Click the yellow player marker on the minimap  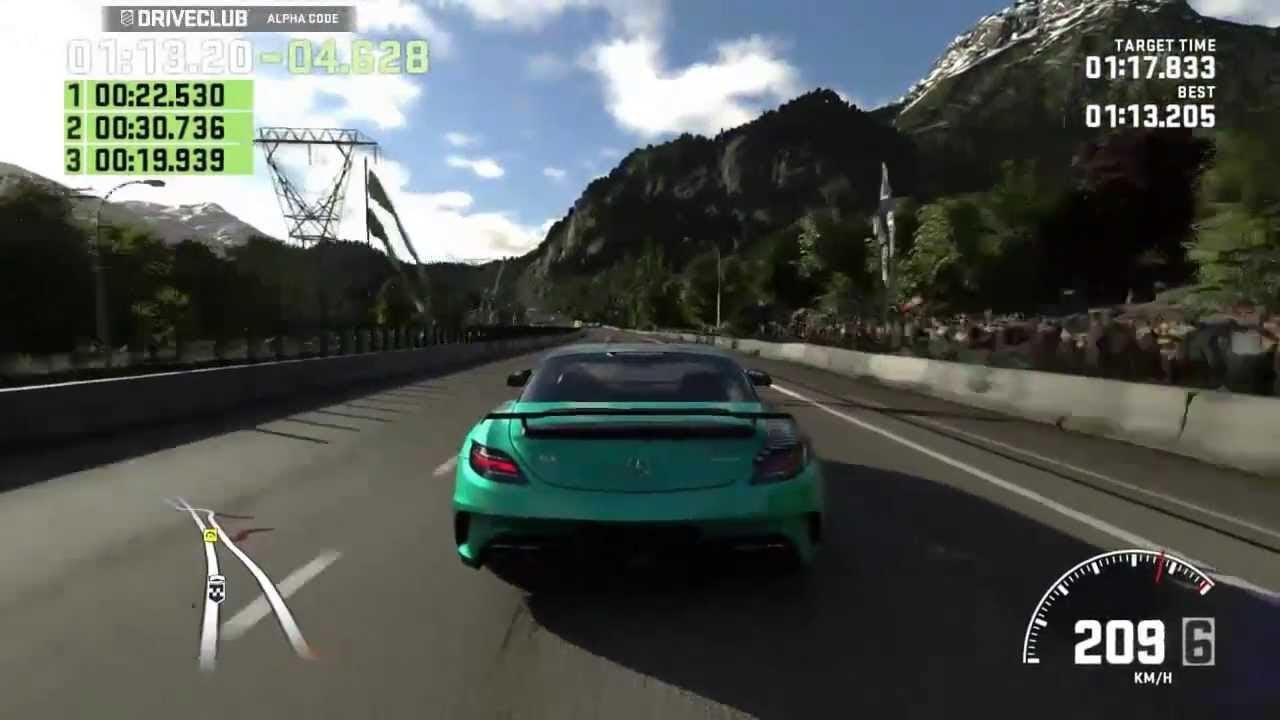(210, 536)
